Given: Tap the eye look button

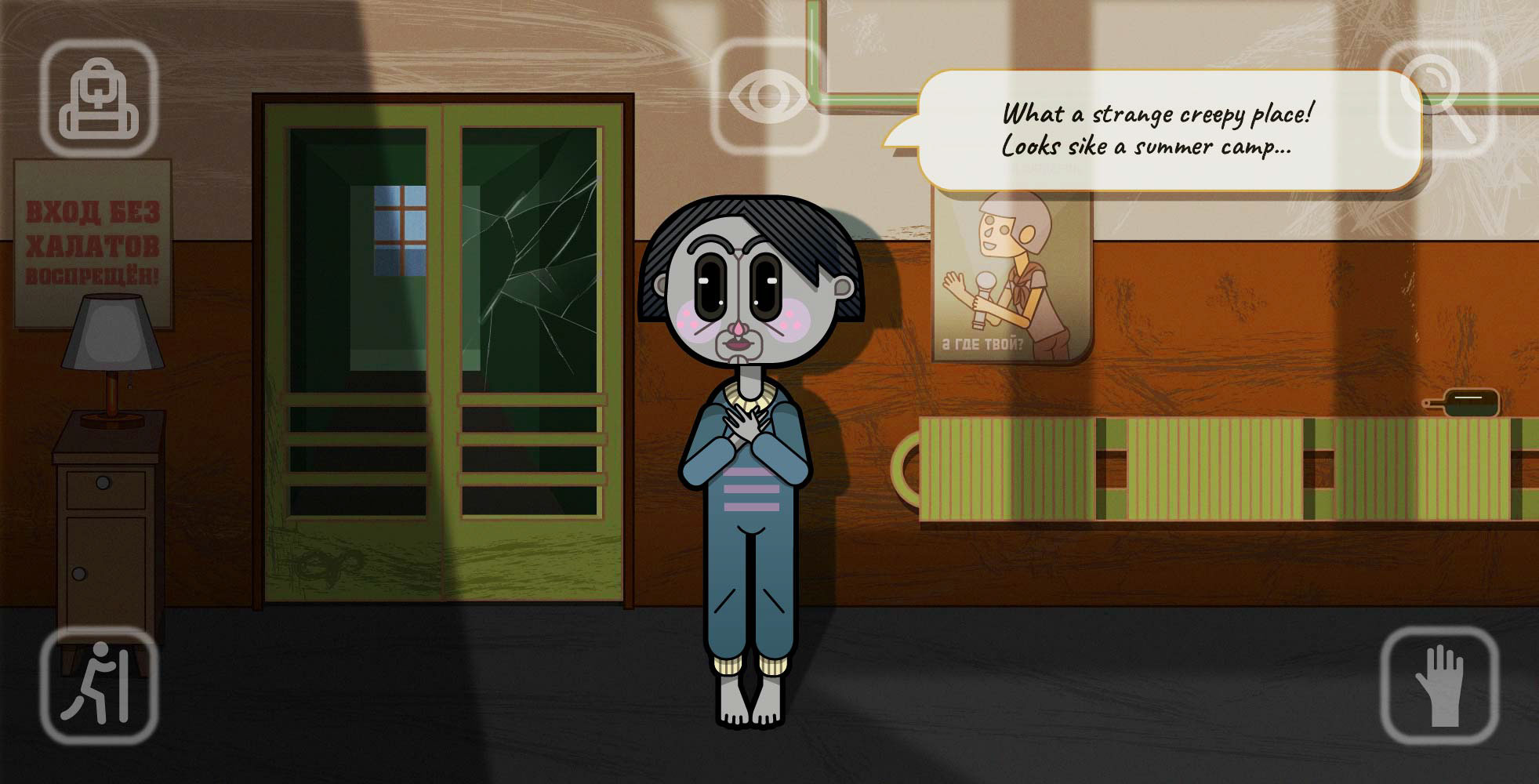Looking at the screenshot, I should point(768,96).
